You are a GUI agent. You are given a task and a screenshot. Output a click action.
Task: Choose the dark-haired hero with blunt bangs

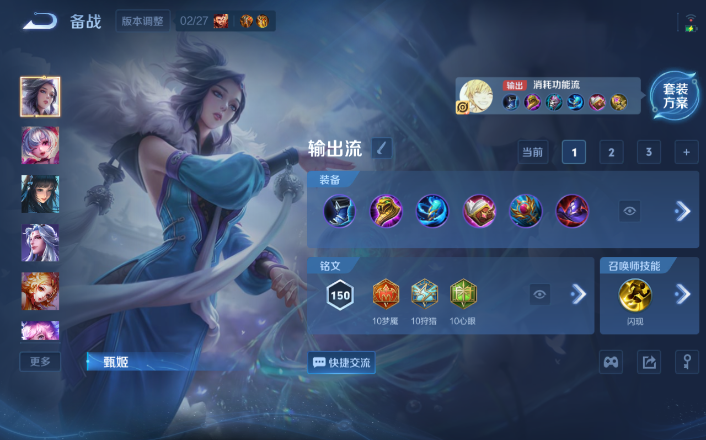click(40, 194)
